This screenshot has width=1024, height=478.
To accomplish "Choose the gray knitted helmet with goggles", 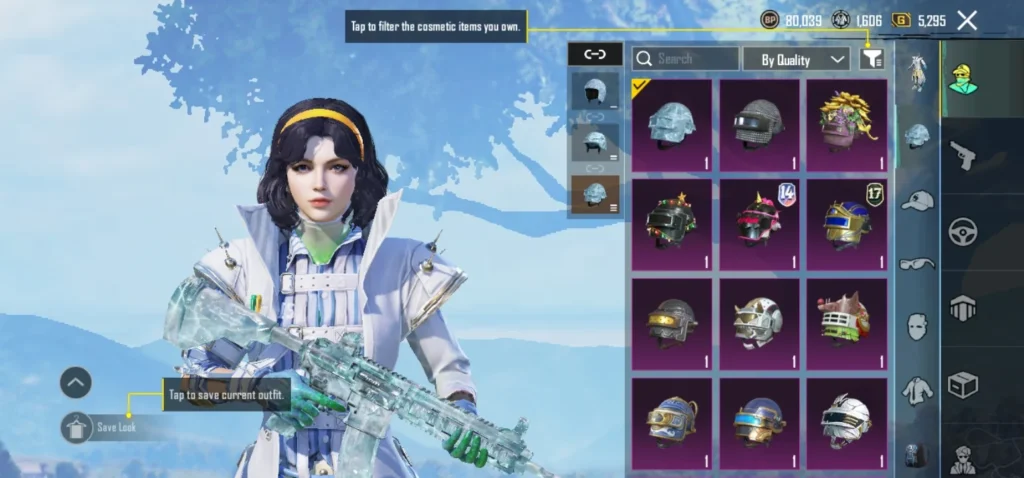I will pos(759,126).
